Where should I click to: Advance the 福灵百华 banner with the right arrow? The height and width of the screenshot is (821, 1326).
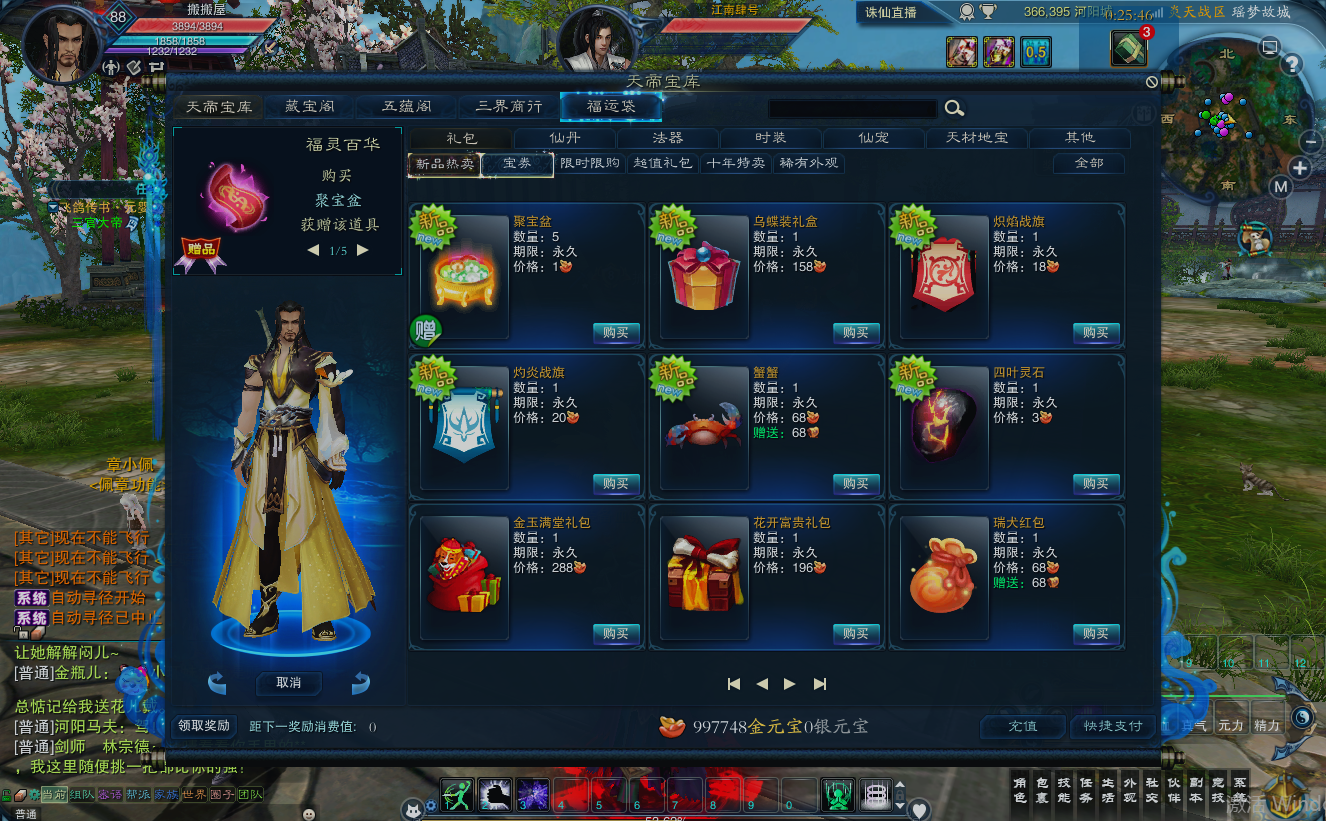362,250
